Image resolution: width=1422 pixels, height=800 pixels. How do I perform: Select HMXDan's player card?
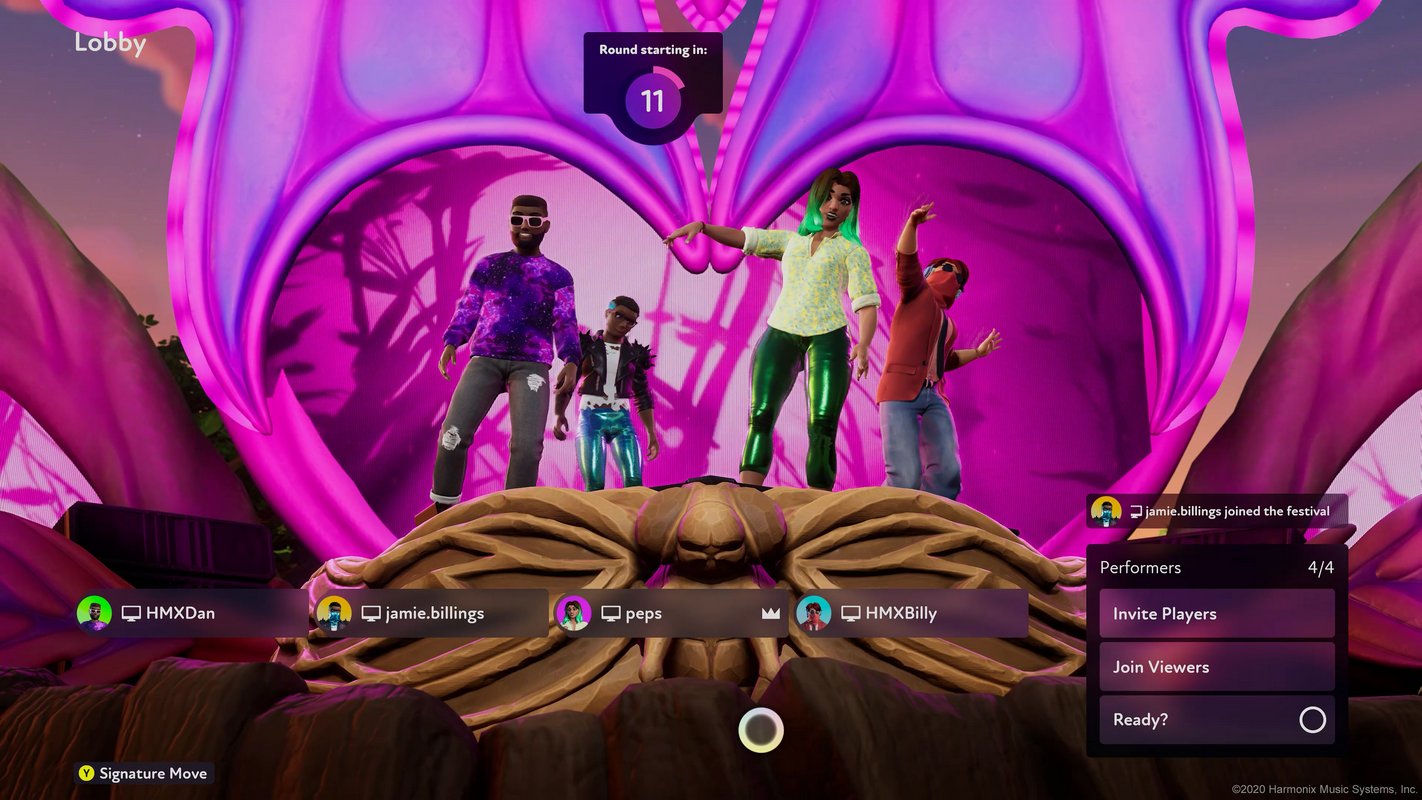[x=190, y=613]
